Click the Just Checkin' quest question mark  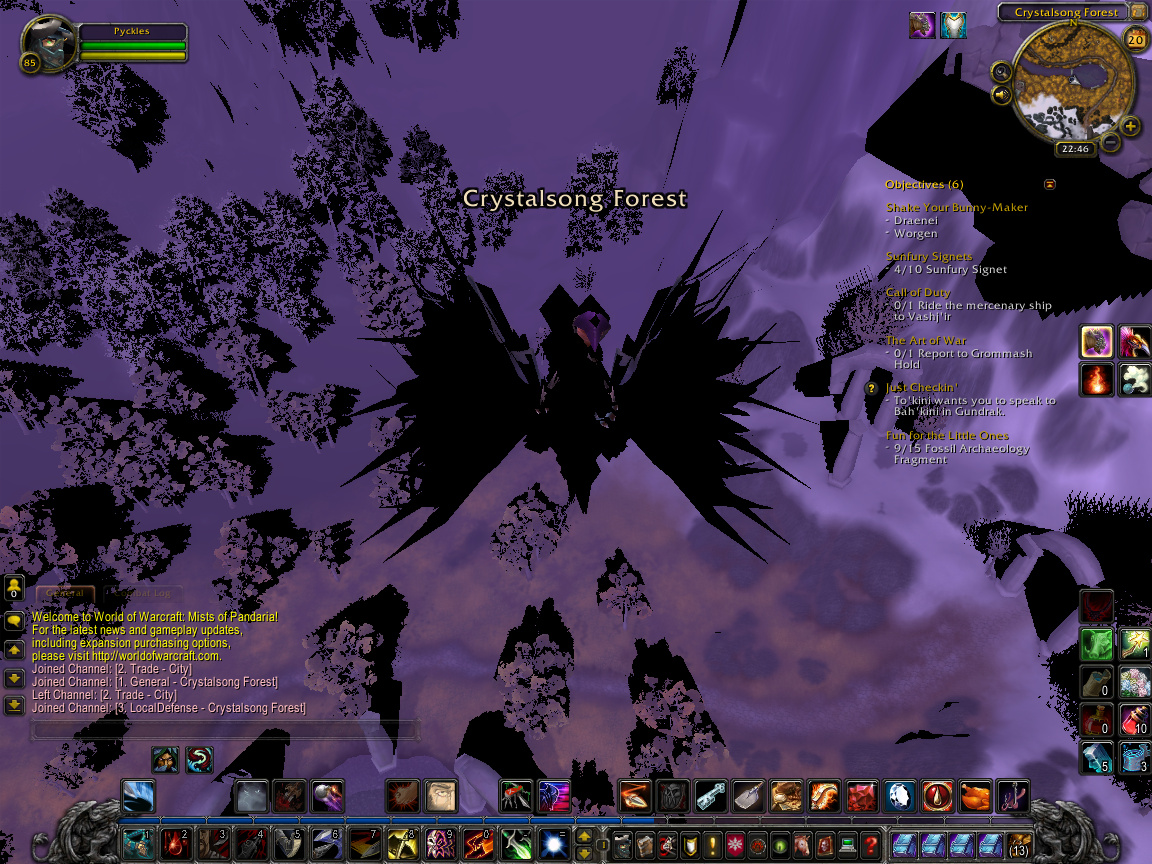pos(871,388)
